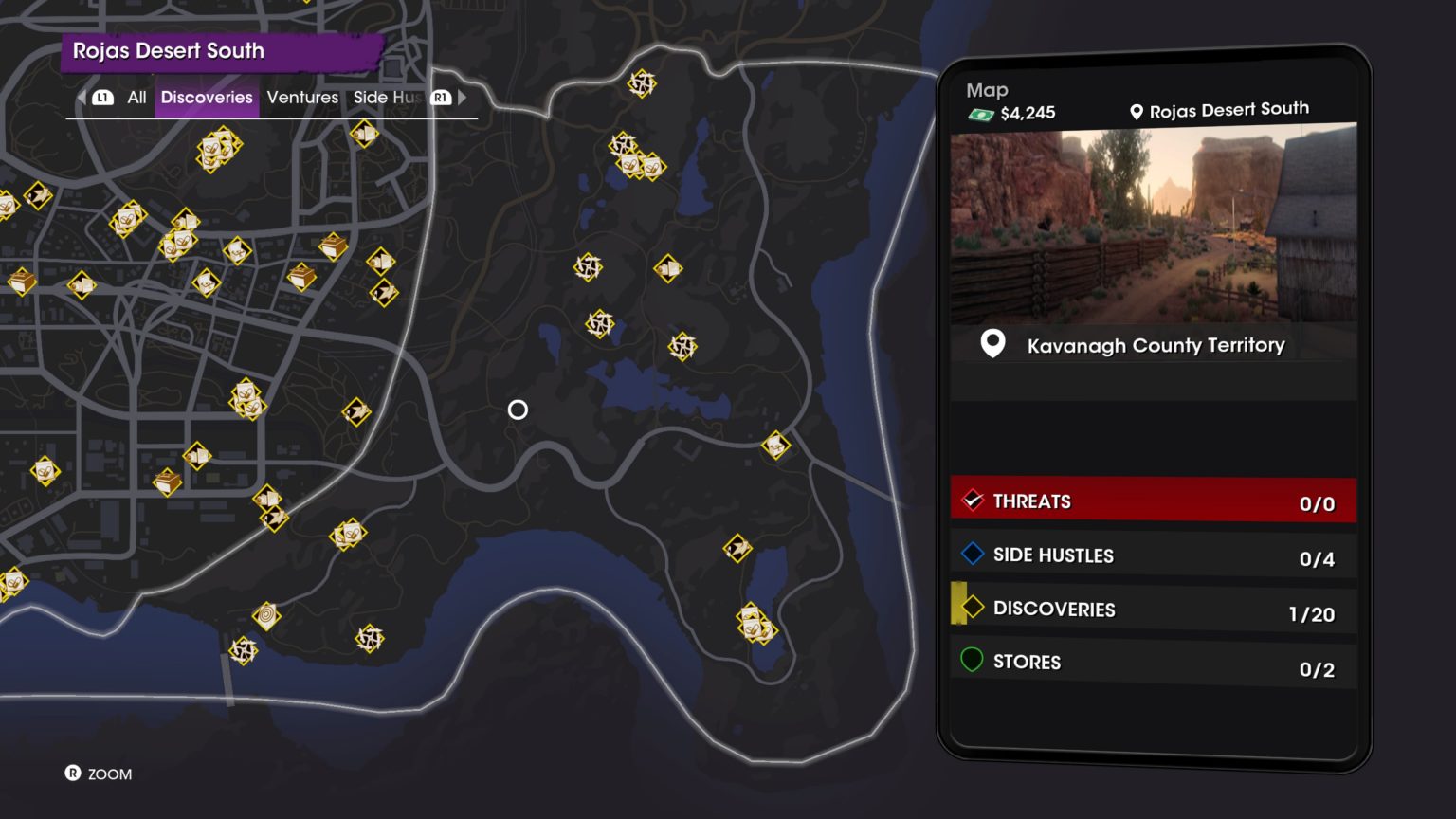Click the left arrow before the L1 prompt
Image resolution: width=1456 pixels, height=819 pixels.
pos(81,97)
